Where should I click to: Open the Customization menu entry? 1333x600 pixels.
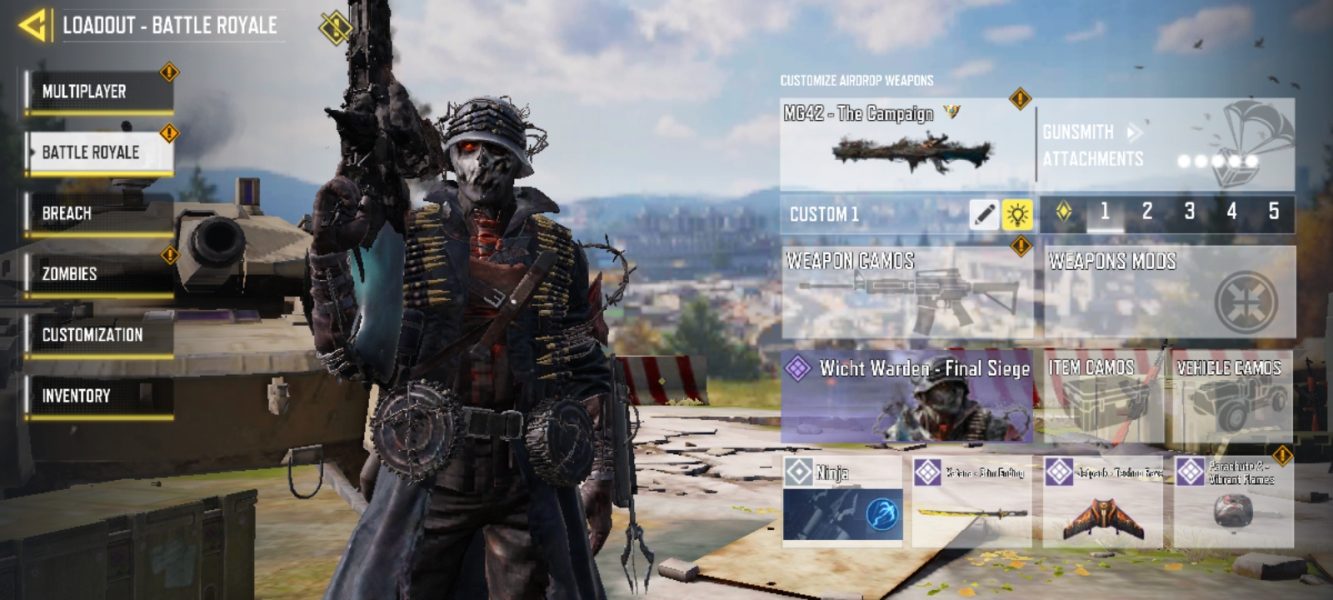tap(99, 335)
